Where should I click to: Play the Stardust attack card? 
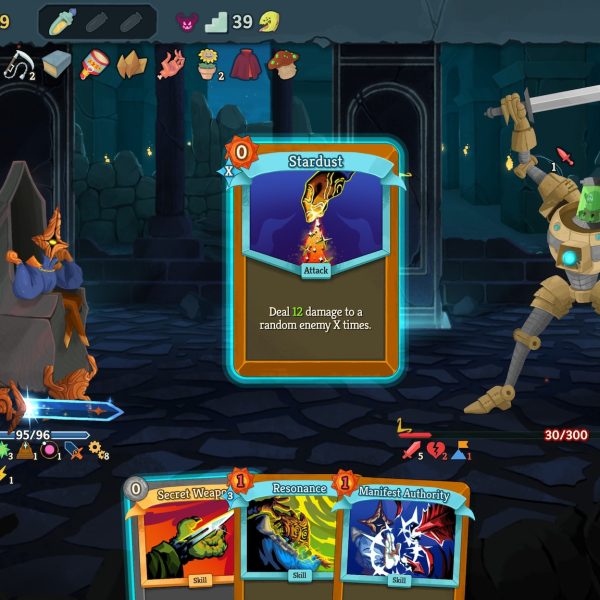point(316,258)
